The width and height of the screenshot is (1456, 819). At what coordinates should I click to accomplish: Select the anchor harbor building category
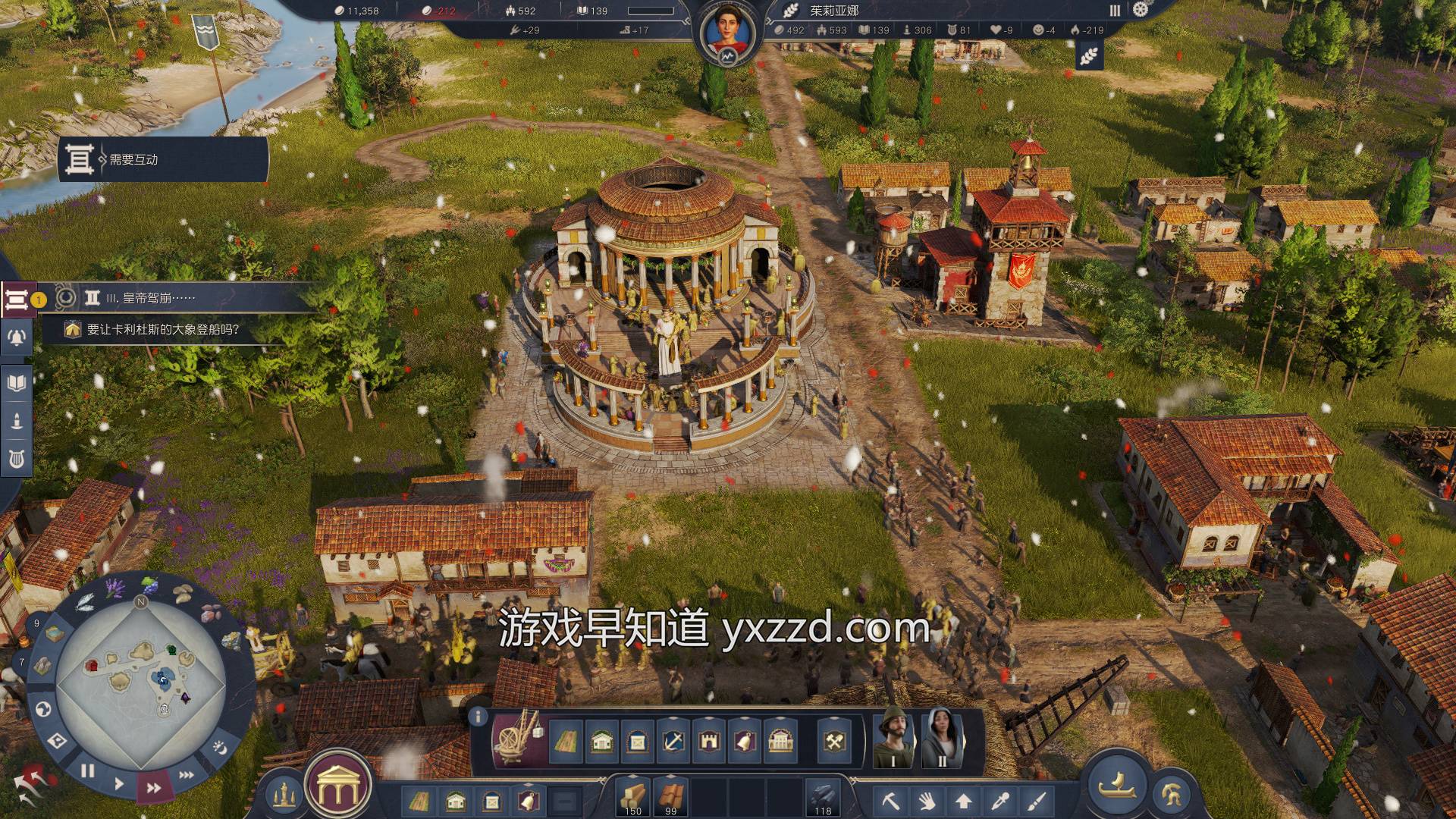tap(673, 741)
